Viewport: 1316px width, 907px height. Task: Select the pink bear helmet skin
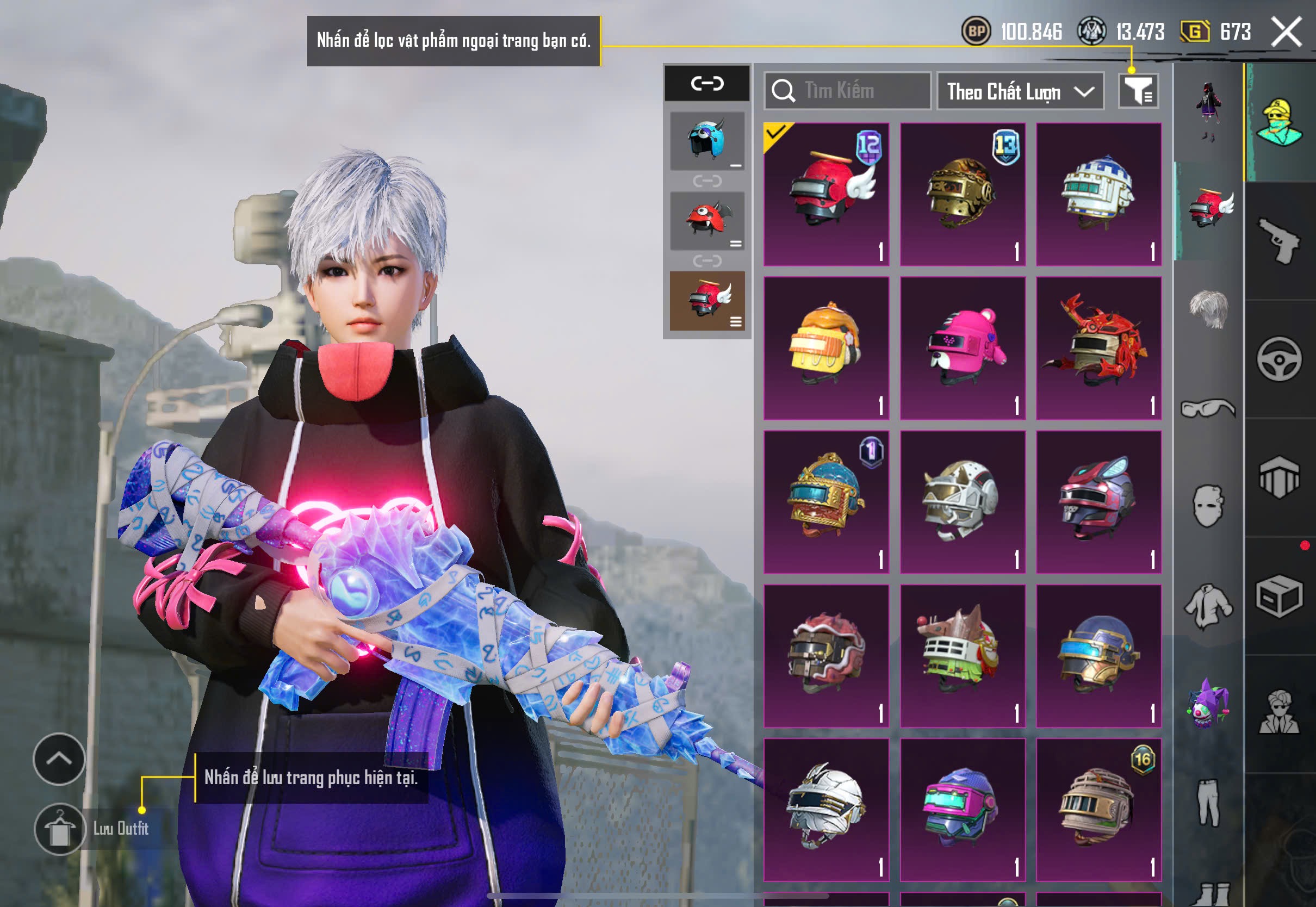click(x=963, y=349)
